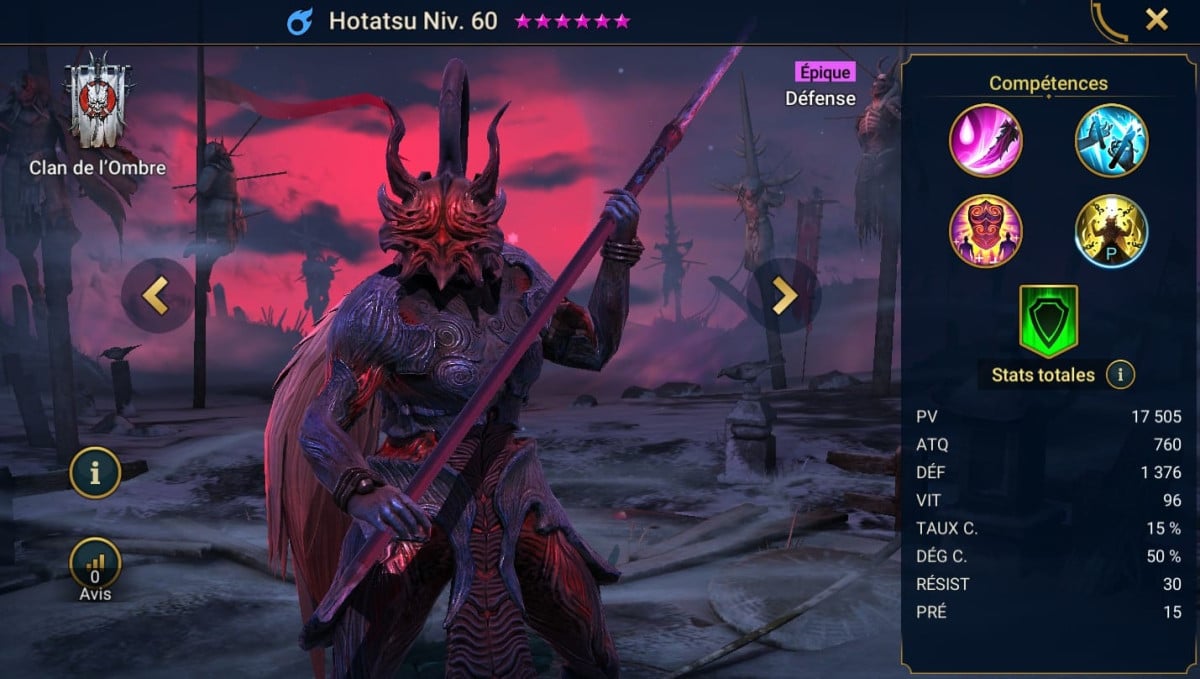Close the champion details screen
Viewport: 1200px width, 679px height.
click(1157, 20)
